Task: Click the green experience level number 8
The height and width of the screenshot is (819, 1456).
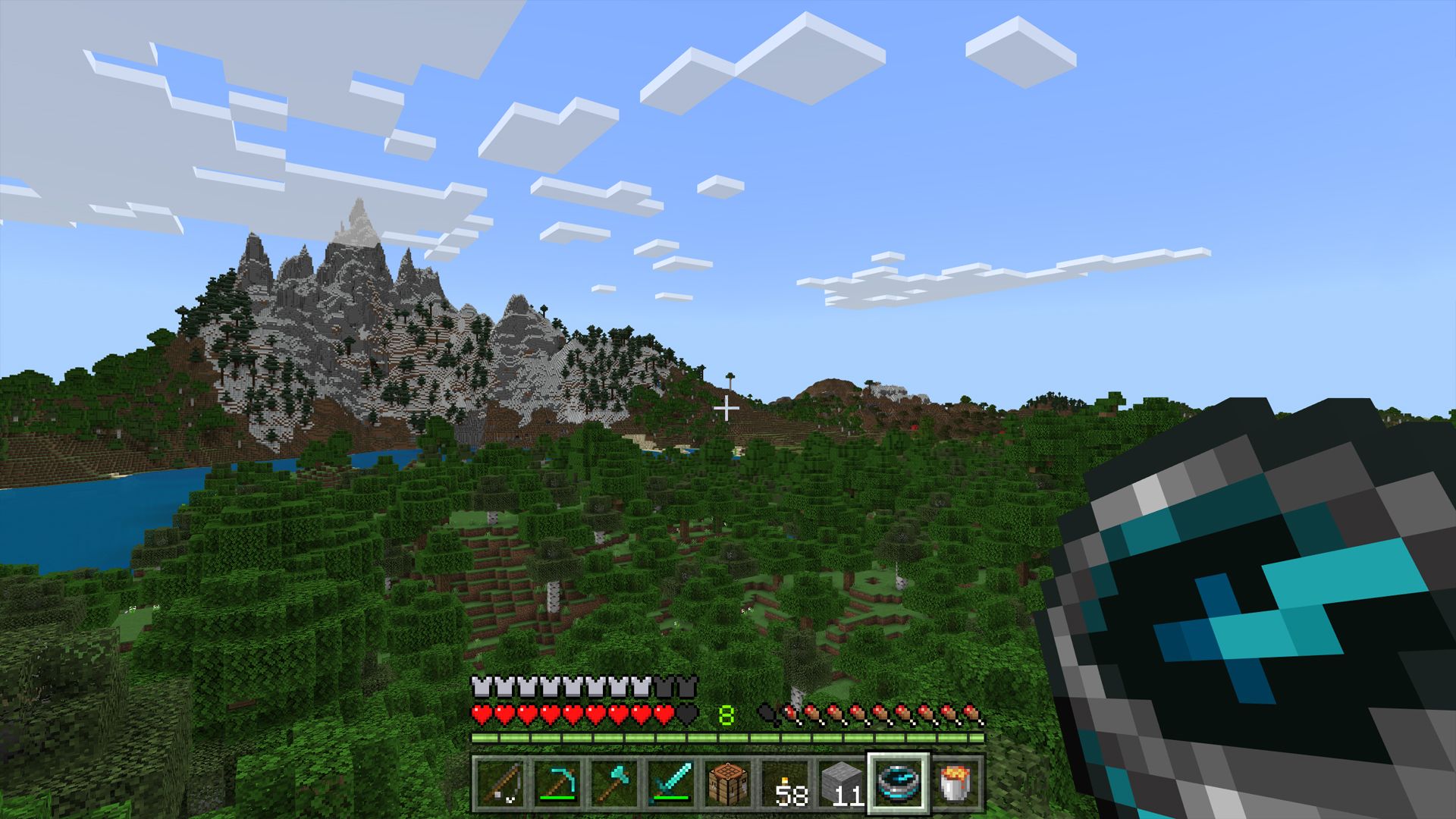Action: tap(725, 717)
